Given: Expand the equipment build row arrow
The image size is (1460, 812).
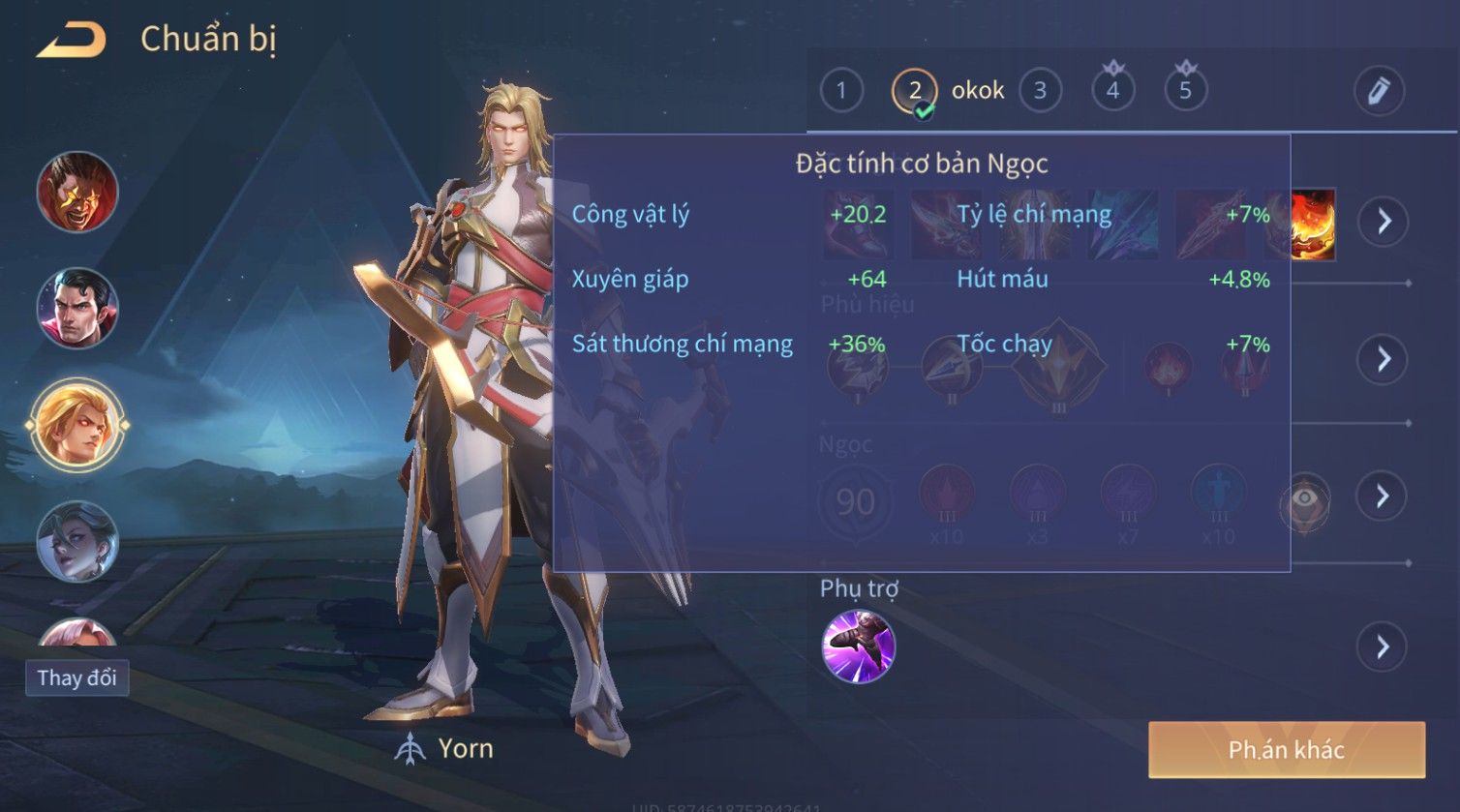Looking at the screenshot, I should click(1383, 222).
